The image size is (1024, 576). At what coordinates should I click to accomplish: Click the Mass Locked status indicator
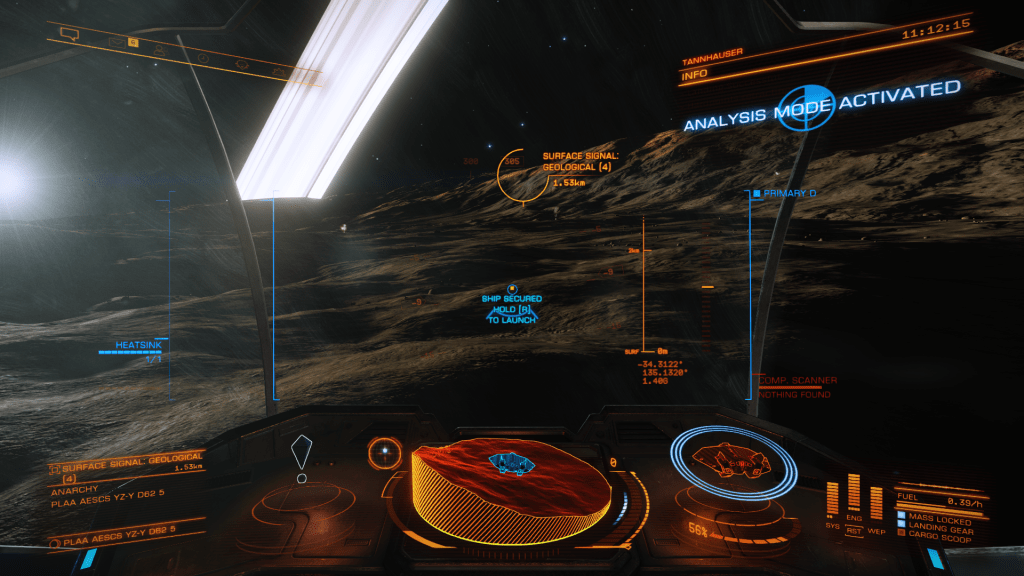tap(938, 516)
